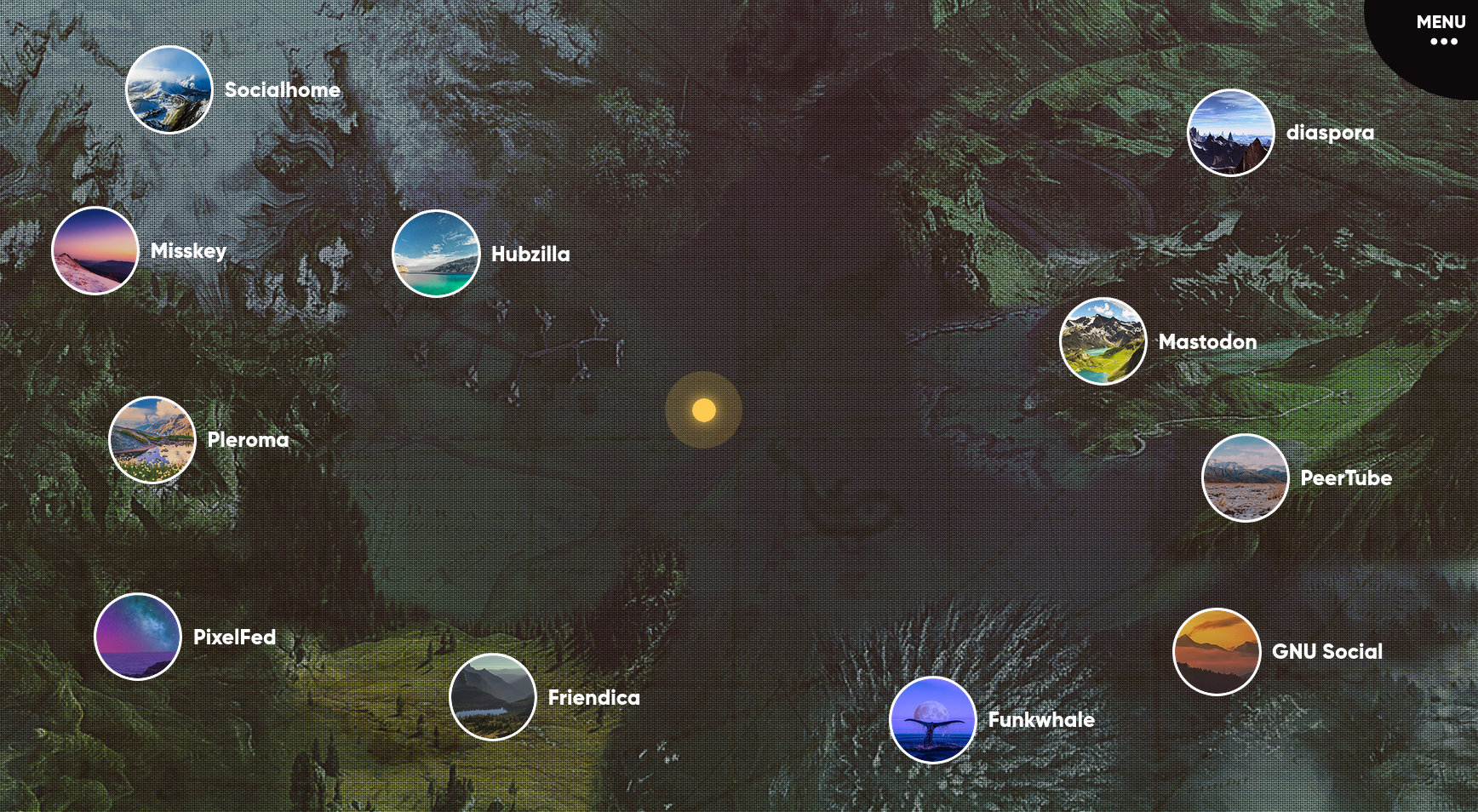Open the Friendica planet
1478x812 pixels.
click(493, 697)
